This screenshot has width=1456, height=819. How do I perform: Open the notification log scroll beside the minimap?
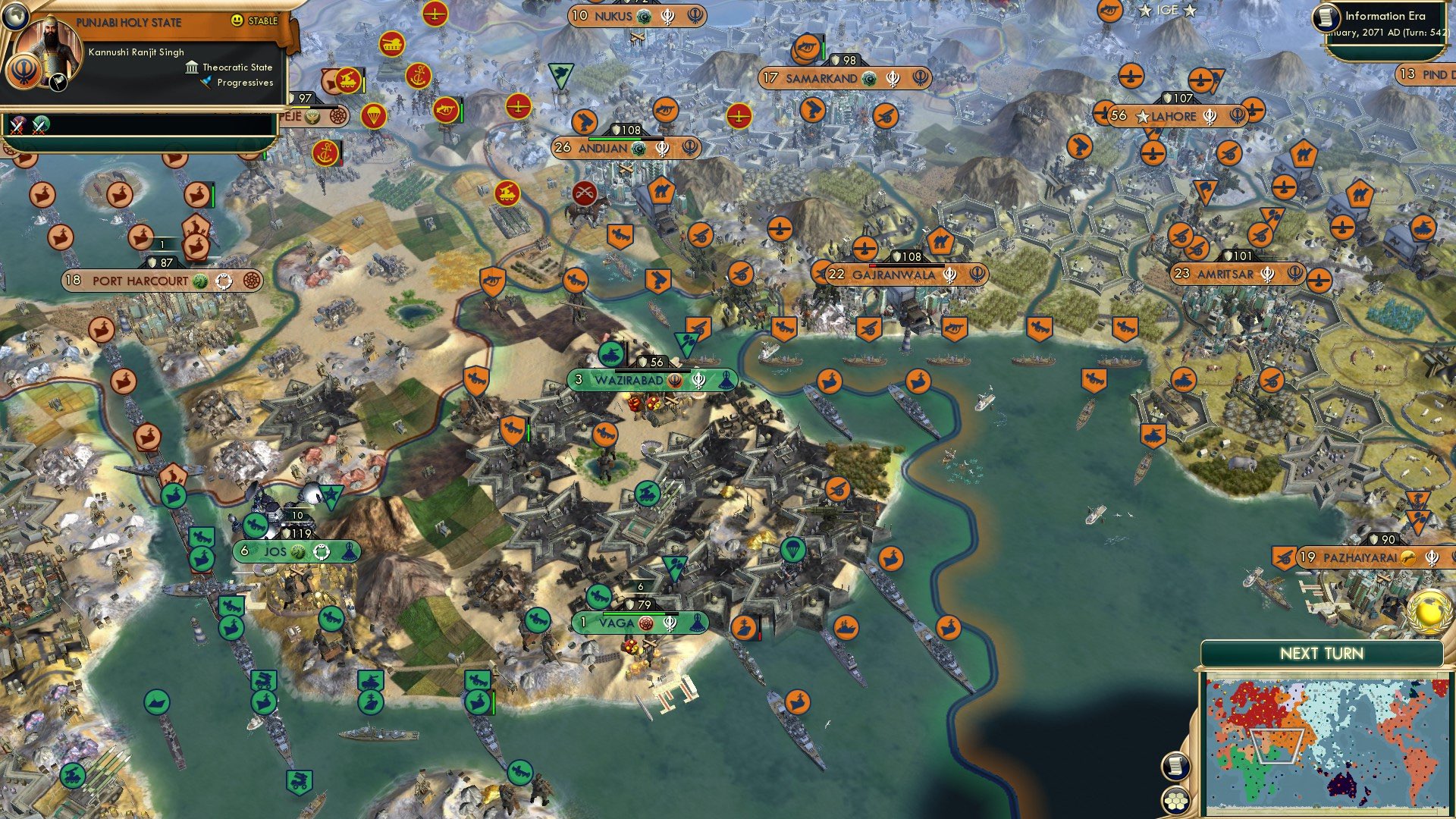tap(1175, 764)
